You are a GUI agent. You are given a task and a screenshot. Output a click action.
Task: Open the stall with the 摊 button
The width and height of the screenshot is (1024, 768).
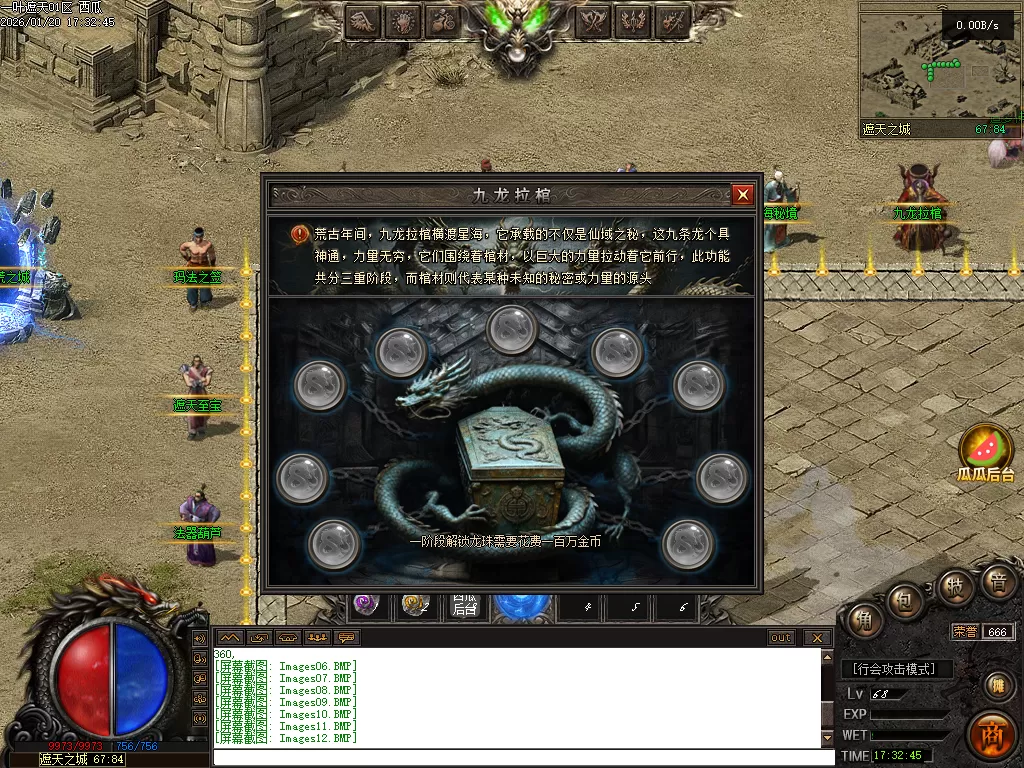point(996,686)
